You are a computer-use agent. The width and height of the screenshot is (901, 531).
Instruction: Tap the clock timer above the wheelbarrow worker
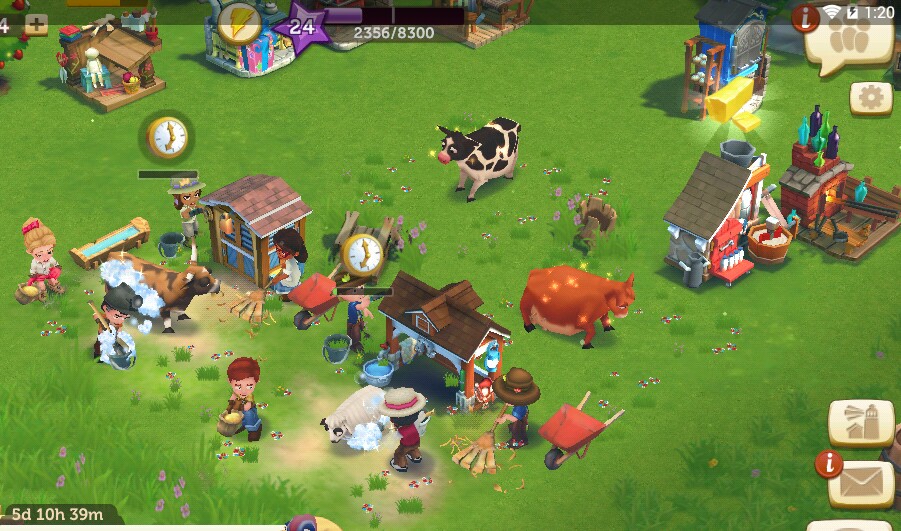tap(362, 255)
